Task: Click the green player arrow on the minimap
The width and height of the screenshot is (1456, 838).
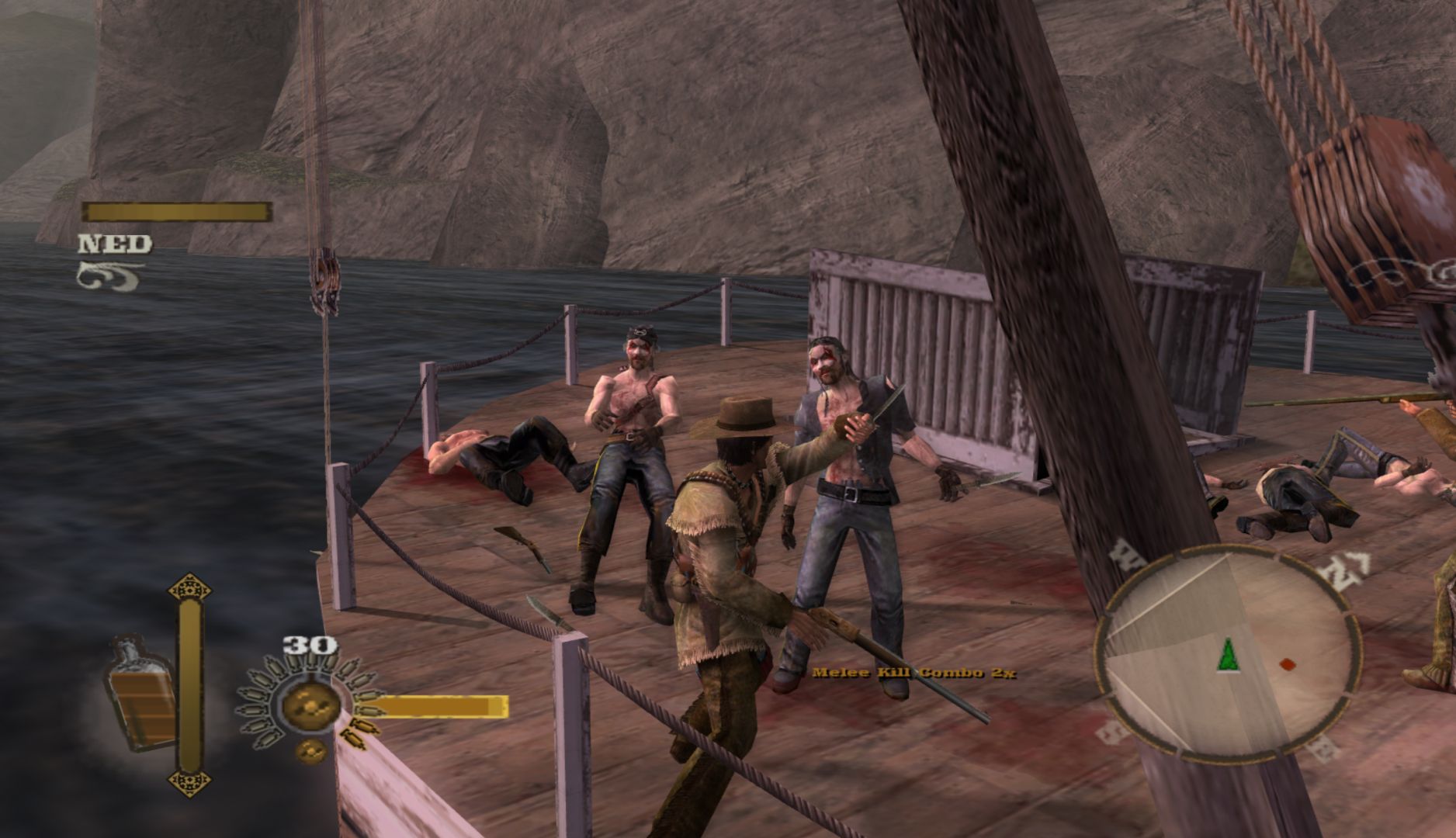Action: pyautogui.click(x=1227, y=654)
